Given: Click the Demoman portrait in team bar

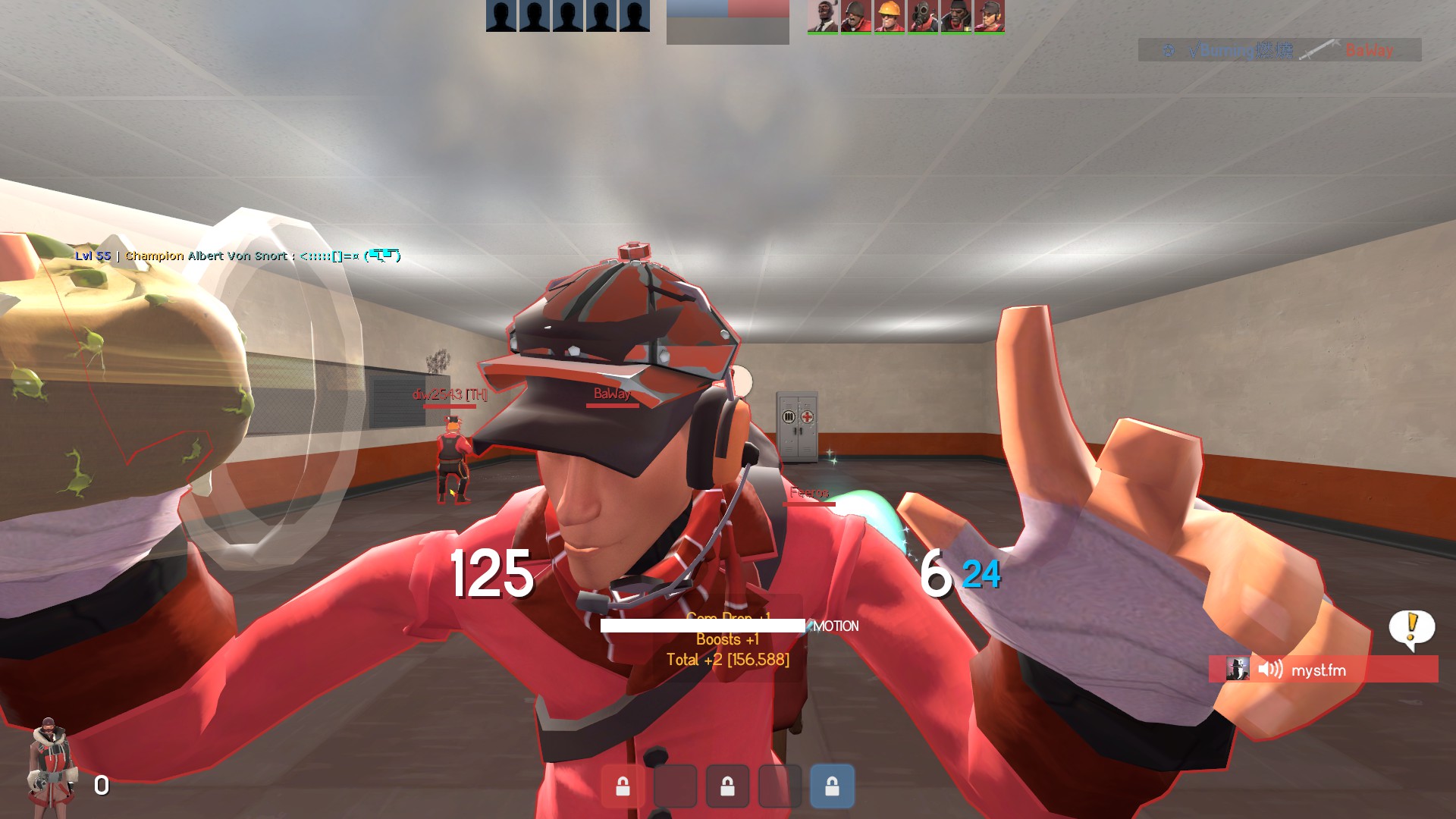Looking at the screenshot, I should [956, 16].
